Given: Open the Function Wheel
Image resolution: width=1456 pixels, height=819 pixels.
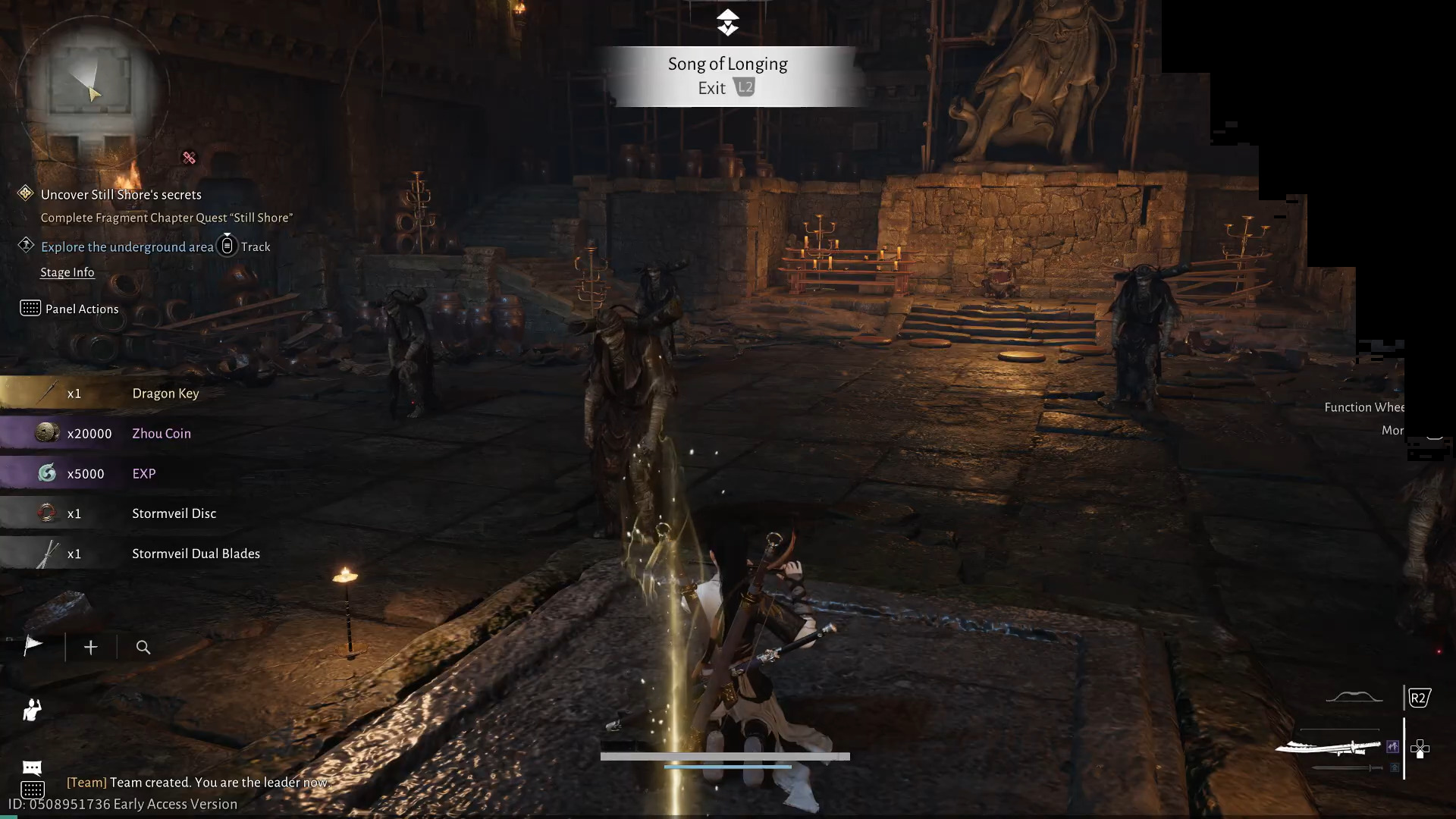Looking at the screenshot, I should [1363, 407].
